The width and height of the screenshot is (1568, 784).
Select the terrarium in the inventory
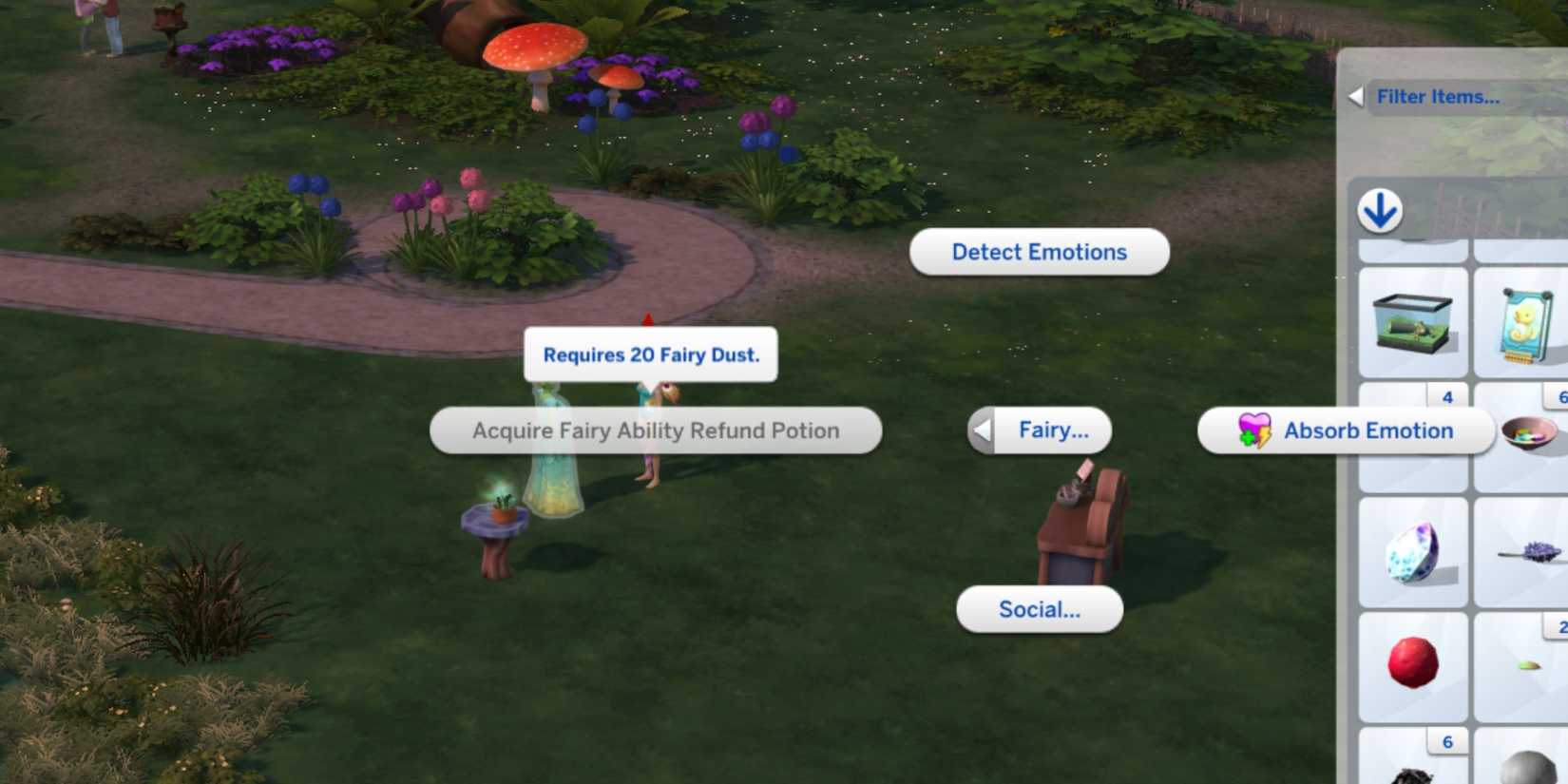tap(1414, 320)
